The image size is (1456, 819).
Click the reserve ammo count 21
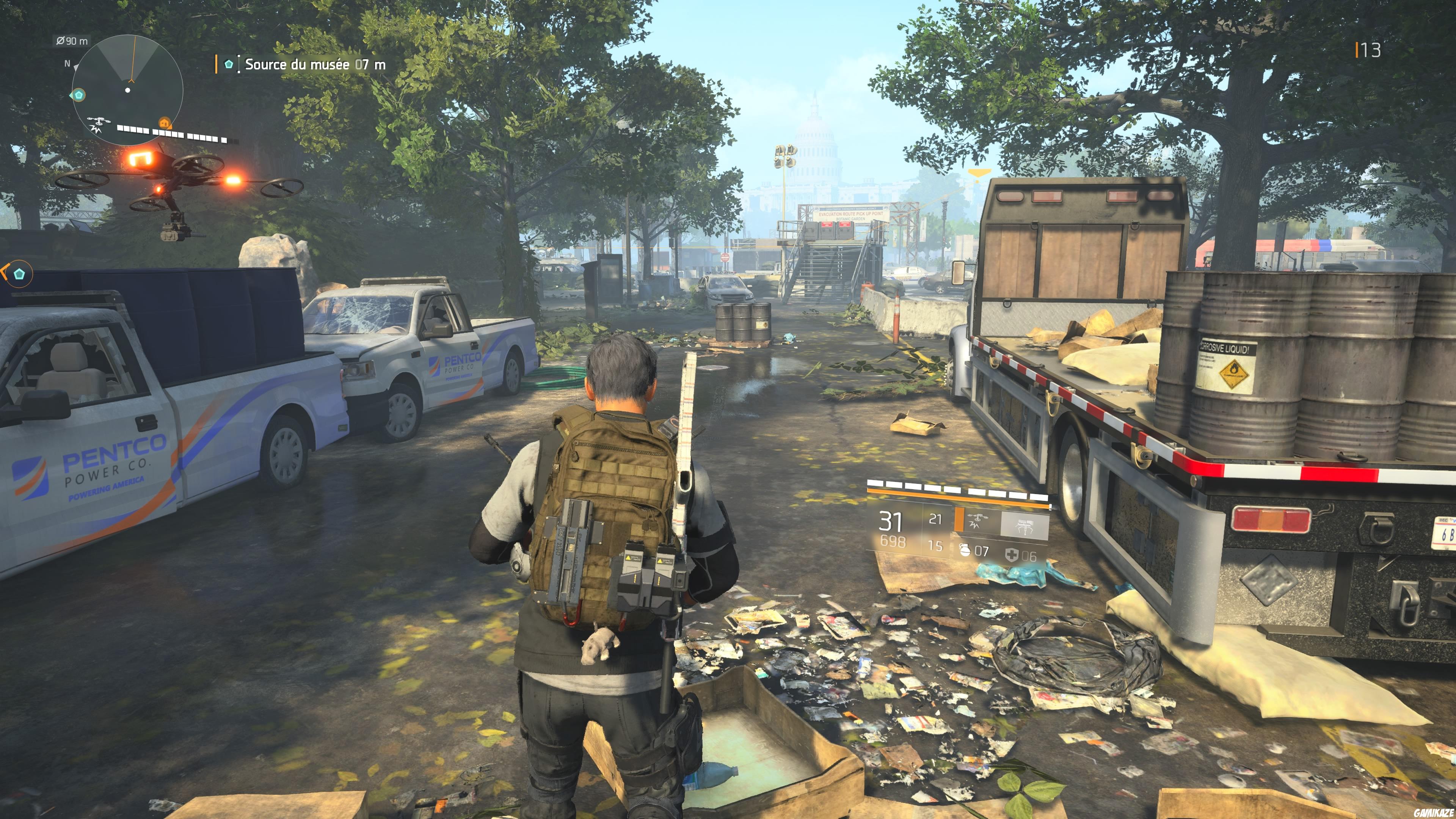(x=936, y=519)
